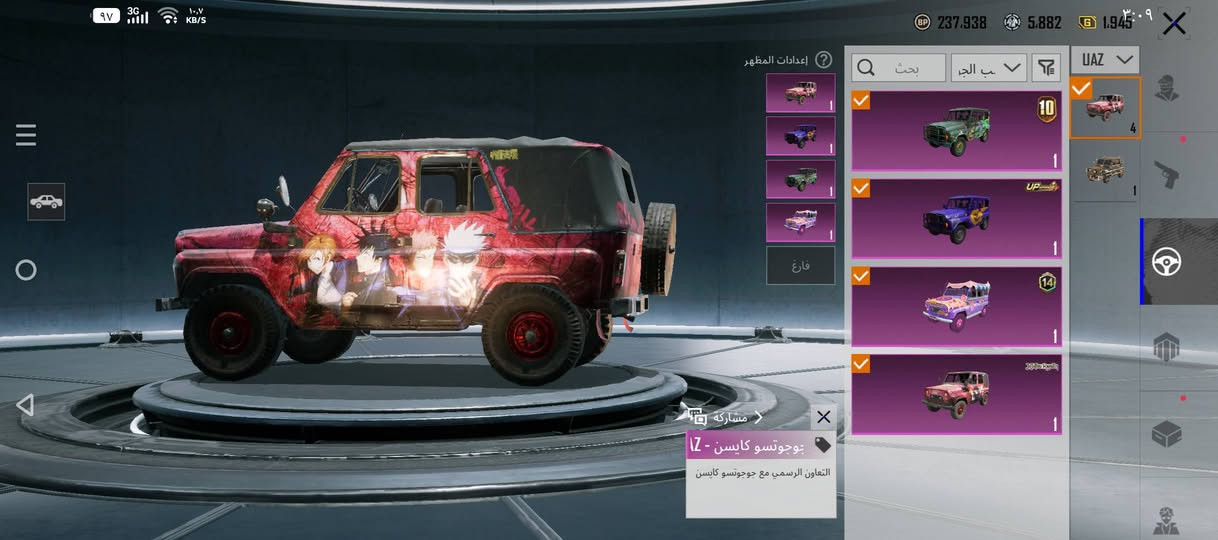Open the UAZ vehicle type dropdown

point(1104,60)
